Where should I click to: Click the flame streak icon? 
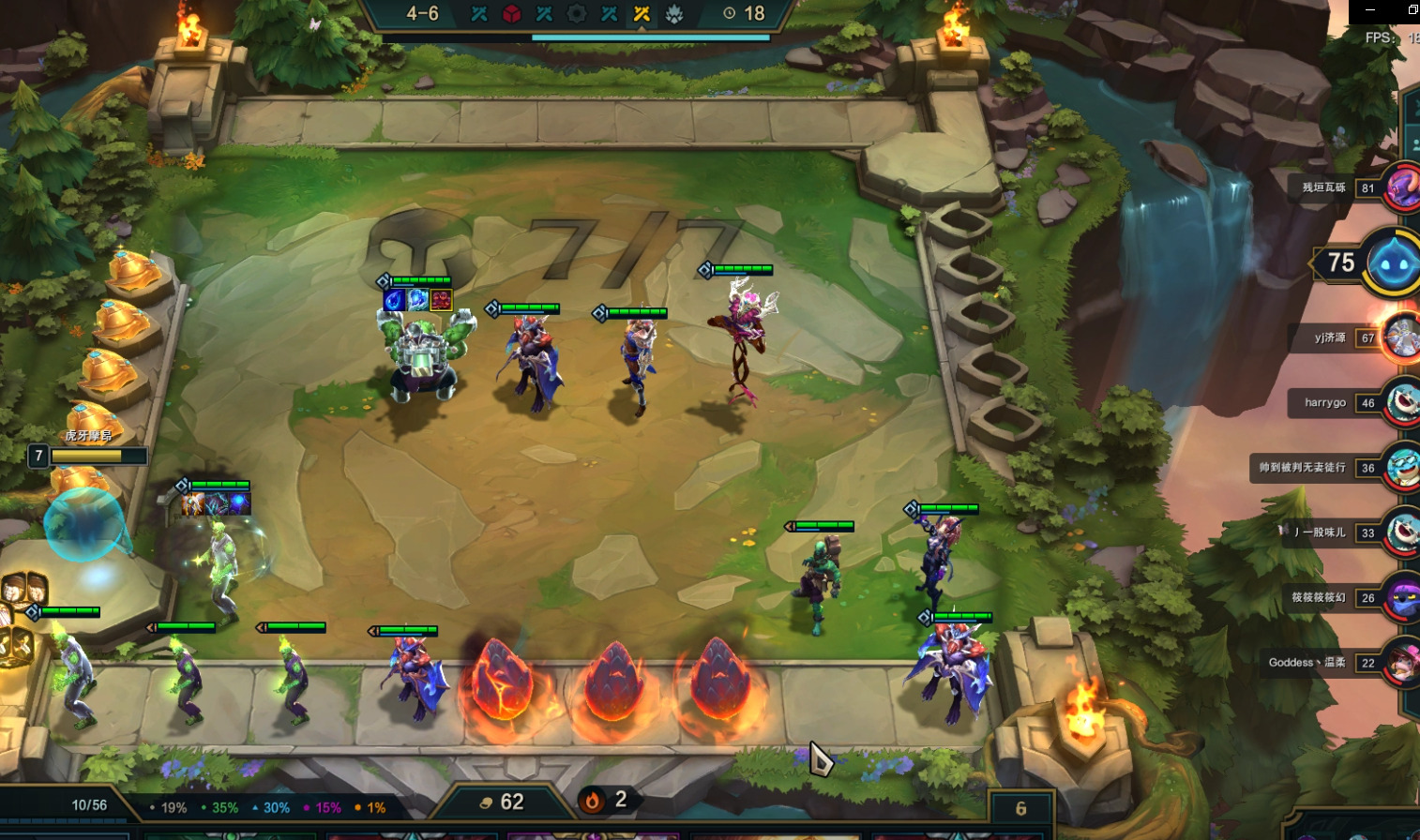click(593, 801)
